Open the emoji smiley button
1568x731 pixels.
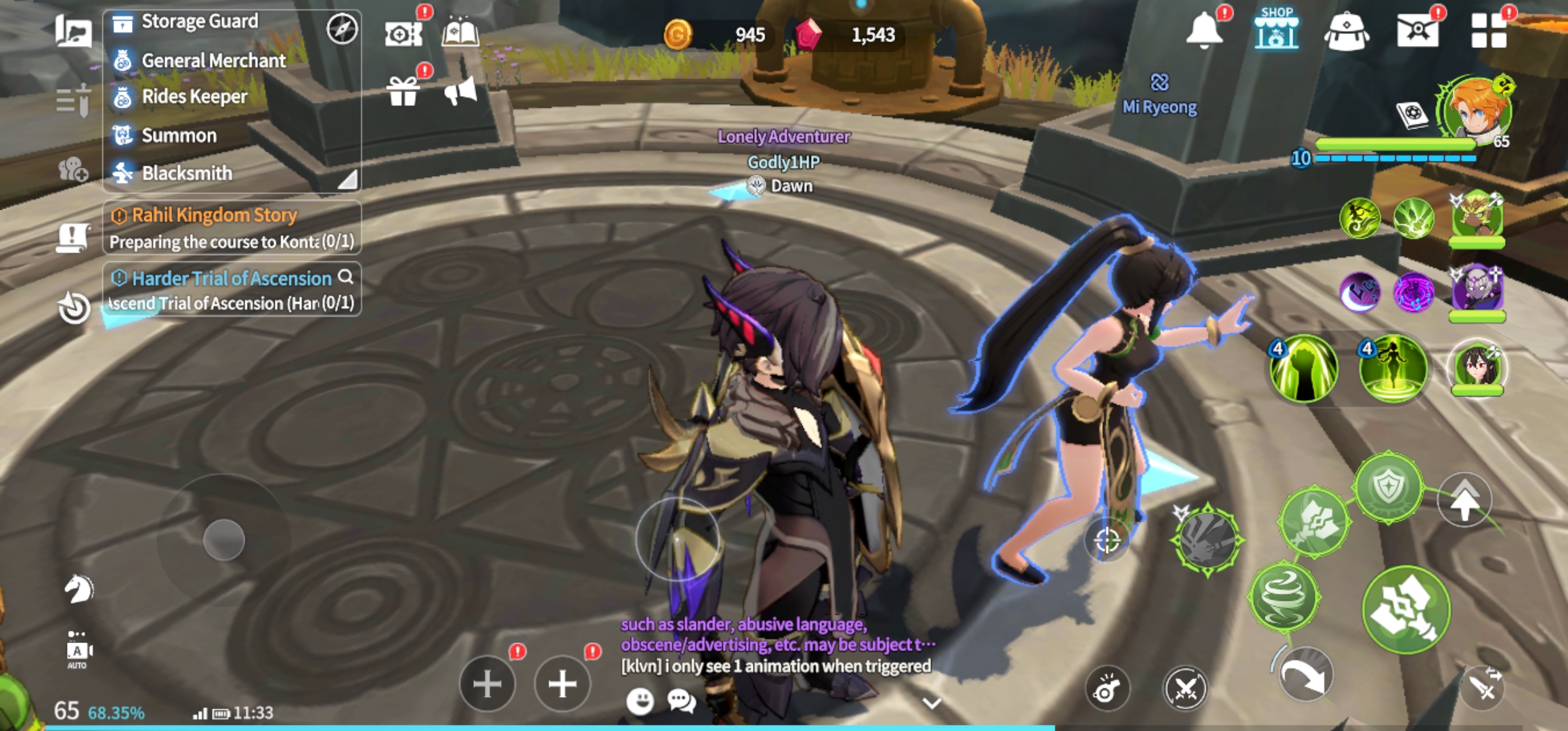(640, 701)
